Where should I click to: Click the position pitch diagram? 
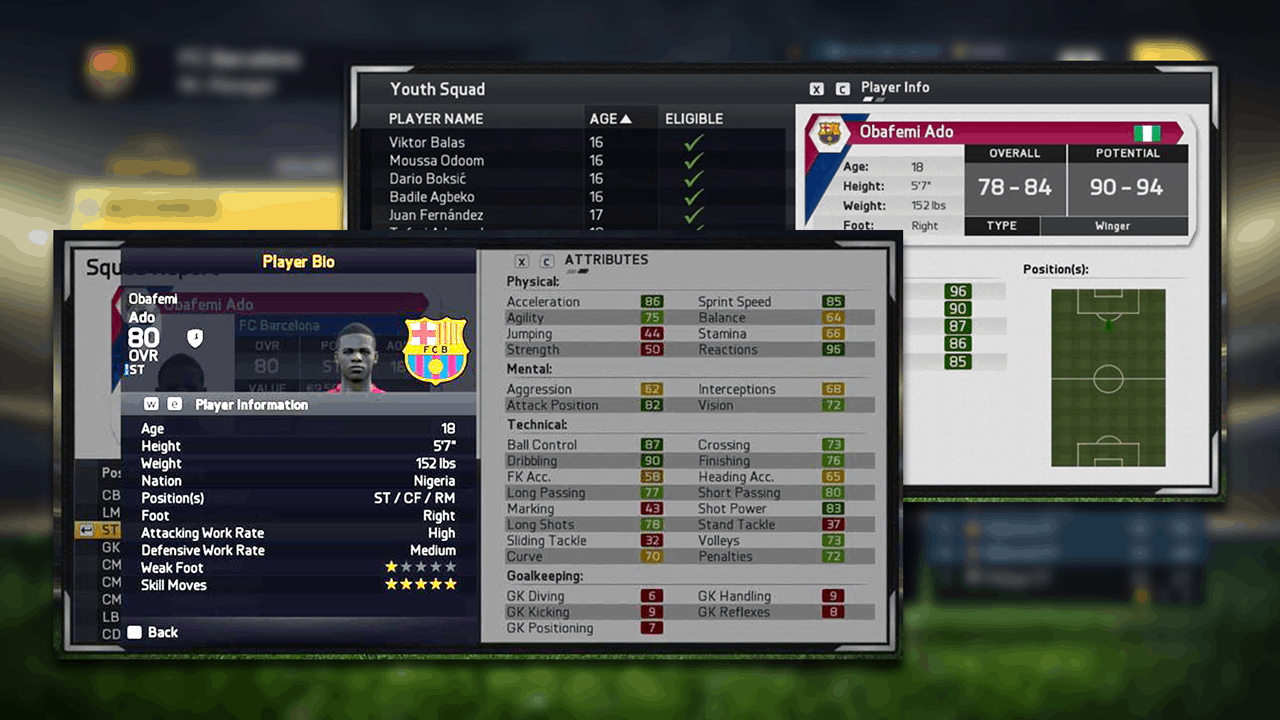[1108, 378]
